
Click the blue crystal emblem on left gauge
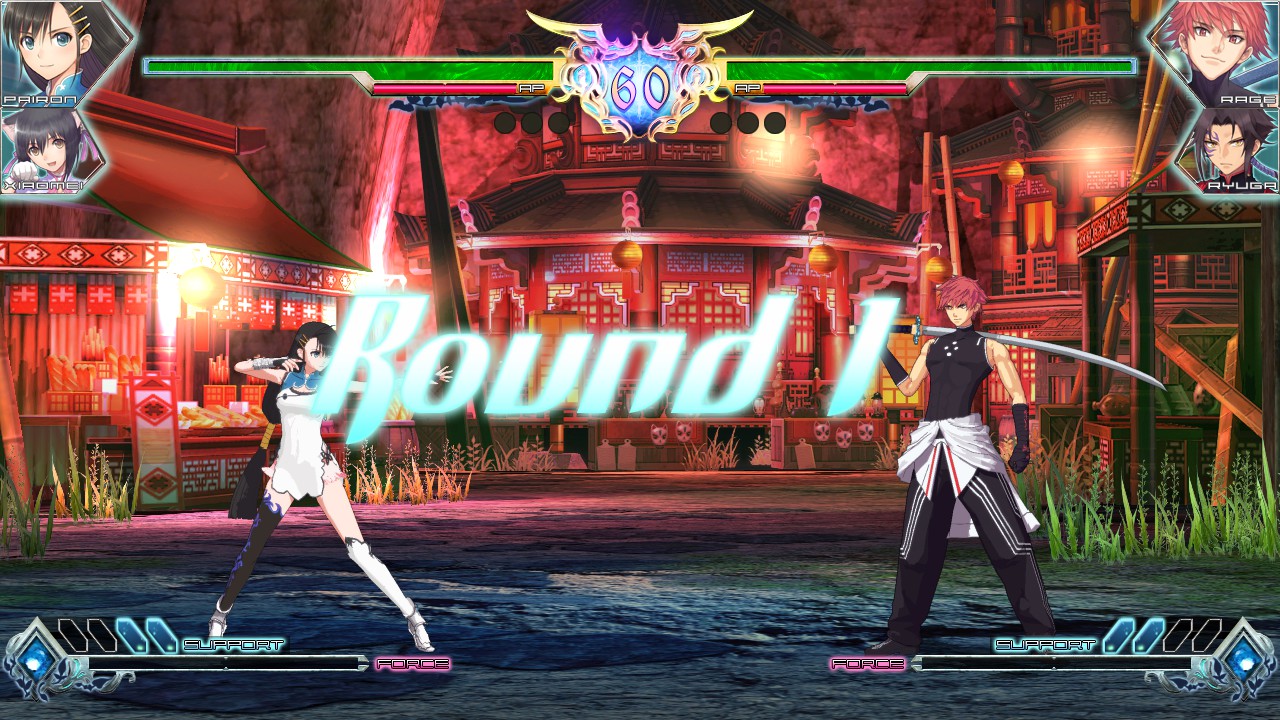pyautogui.click(x=35, y=660)
